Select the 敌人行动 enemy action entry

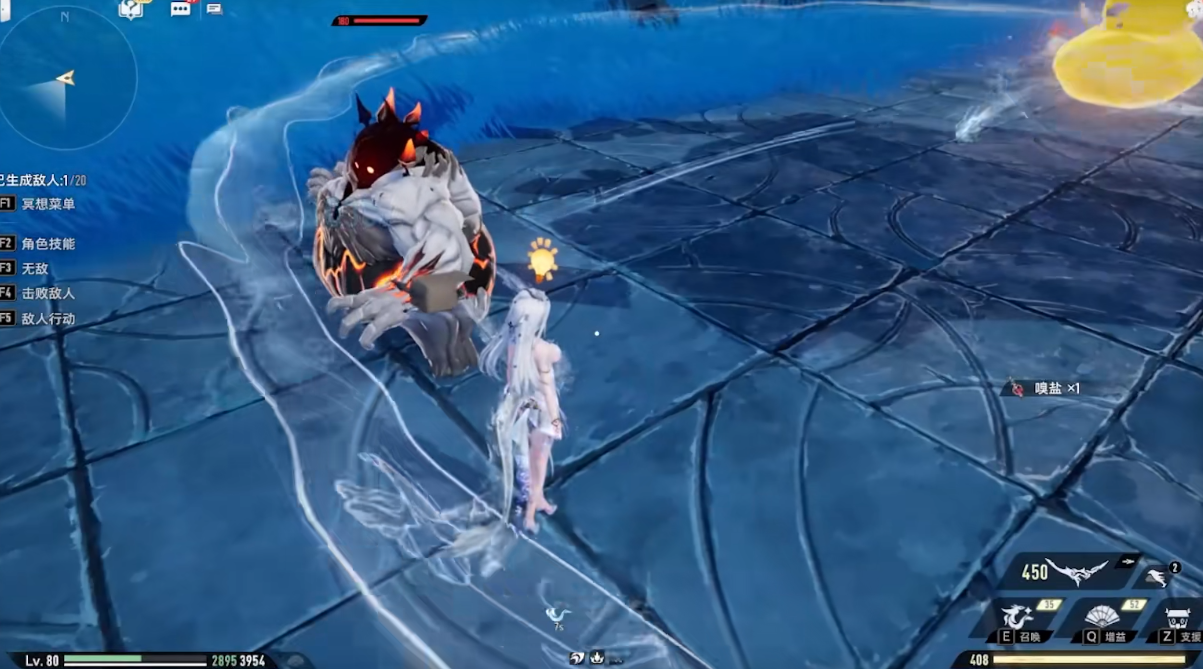pos(48,319)
